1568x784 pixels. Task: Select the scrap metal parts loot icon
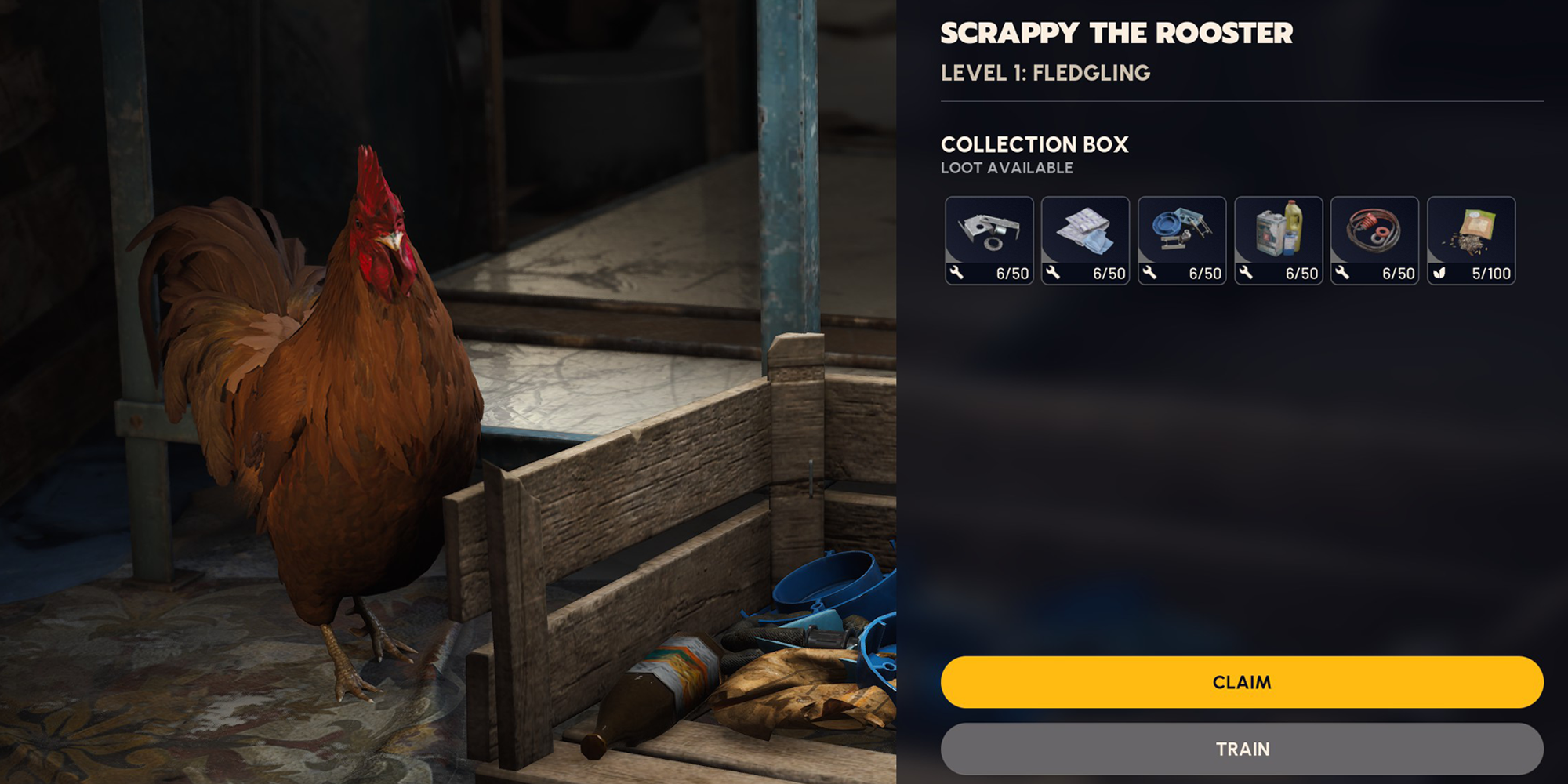tap(990, 231)
